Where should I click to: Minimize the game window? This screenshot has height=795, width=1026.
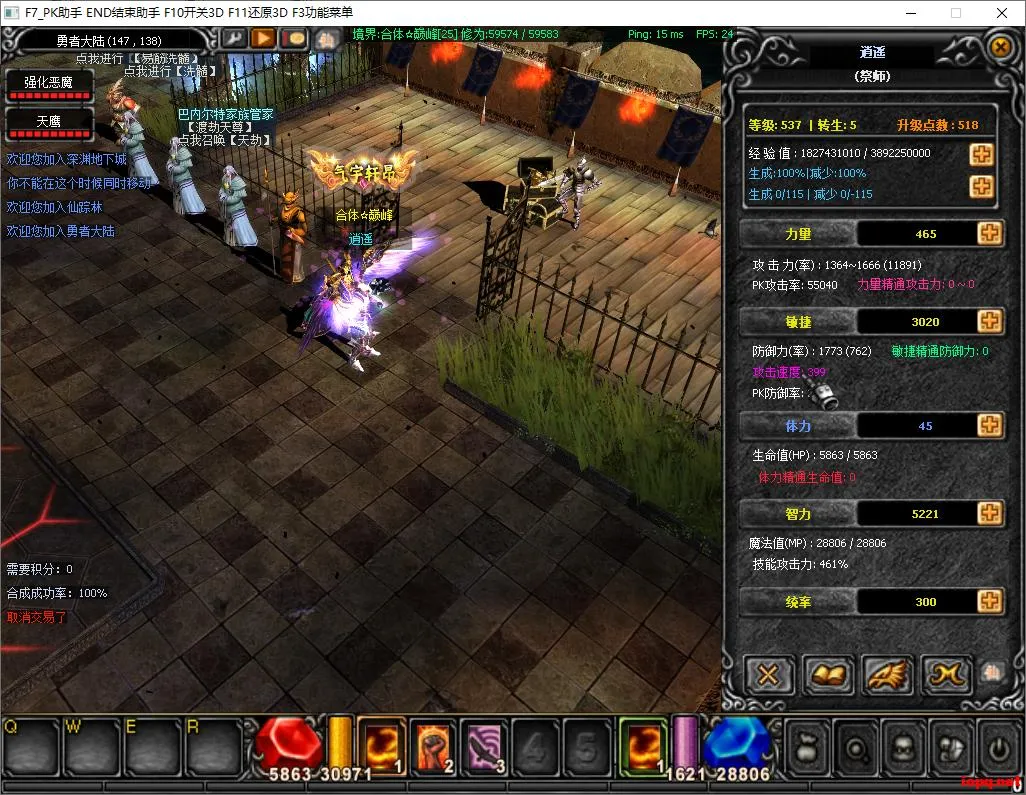point(911,13)
